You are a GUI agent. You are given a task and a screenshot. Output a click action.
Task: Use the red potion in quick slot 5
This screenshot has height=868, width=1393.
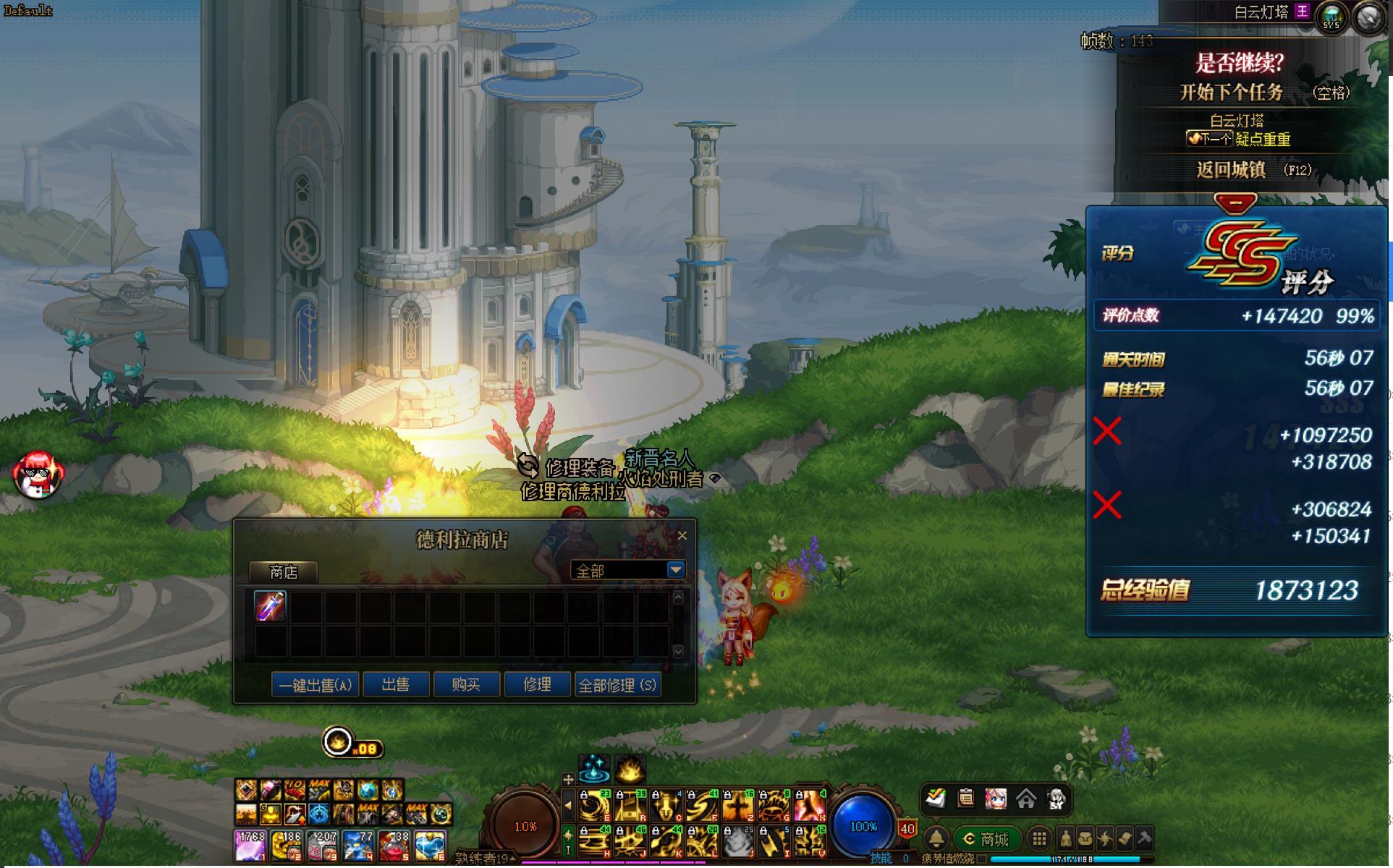[394, 846]
